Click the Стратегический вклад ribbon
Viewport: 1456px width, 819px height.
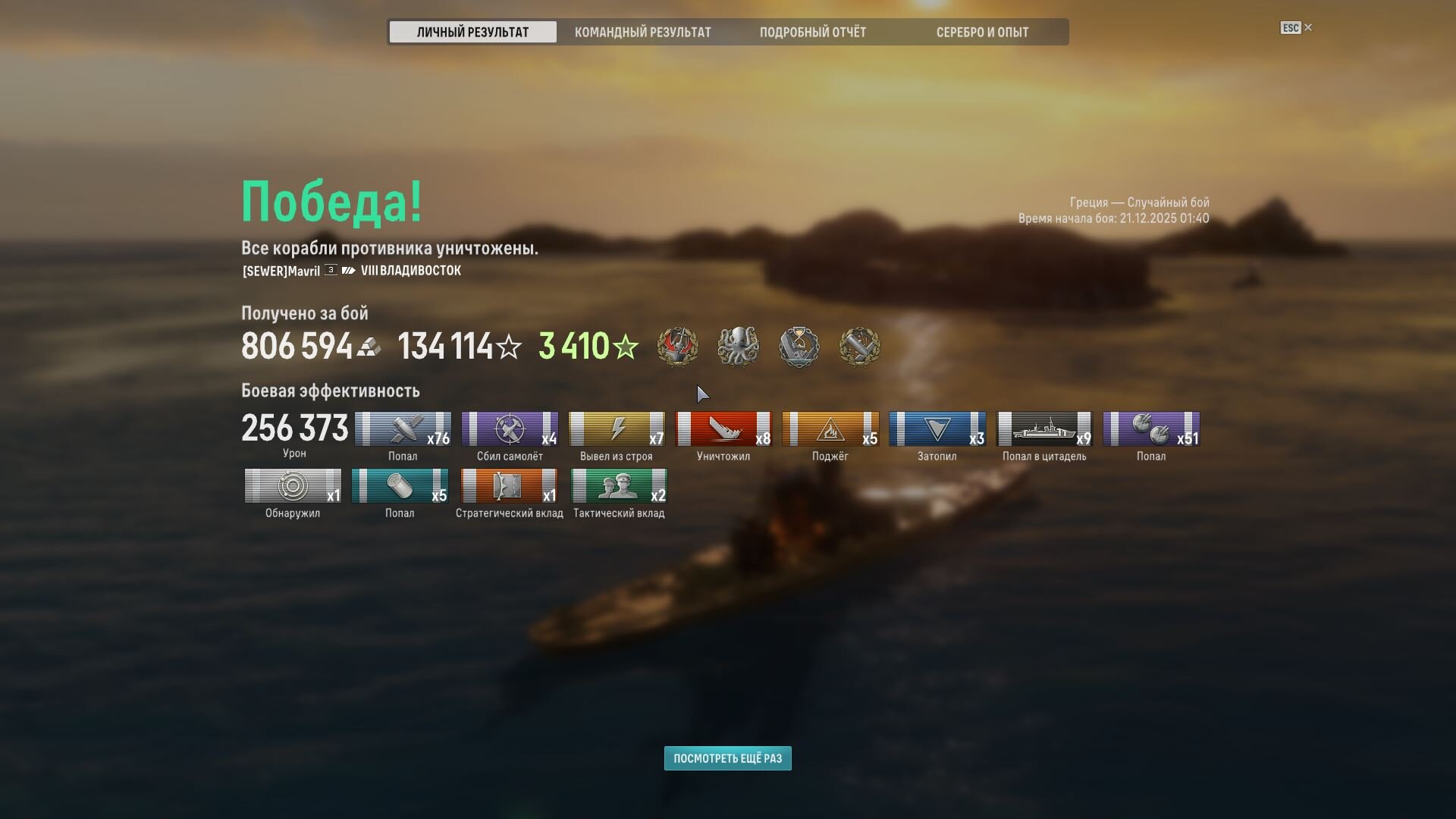pos(509,486)
